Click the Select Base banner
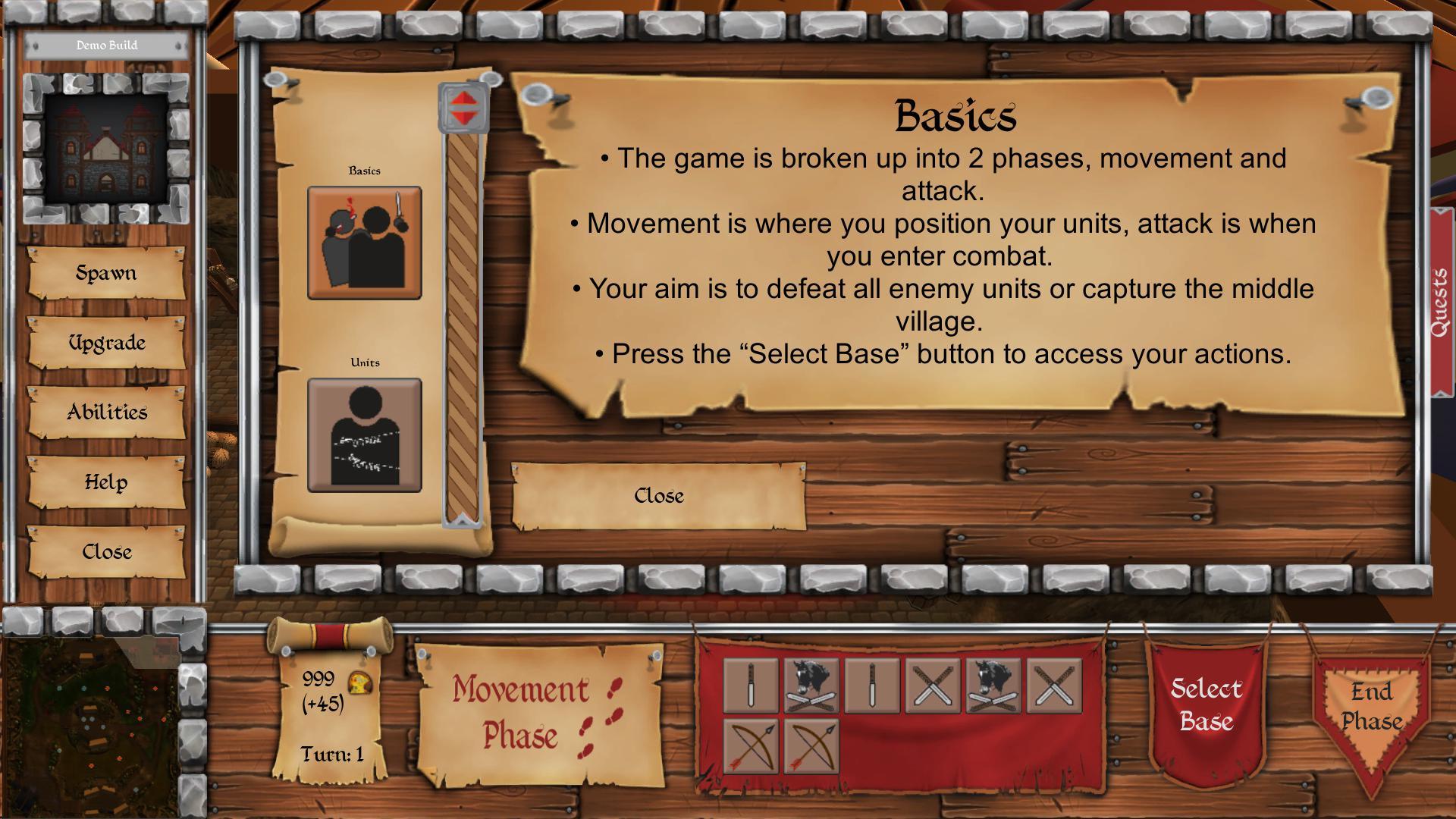Screen dimensions: 1456x819 (1206, 705)
